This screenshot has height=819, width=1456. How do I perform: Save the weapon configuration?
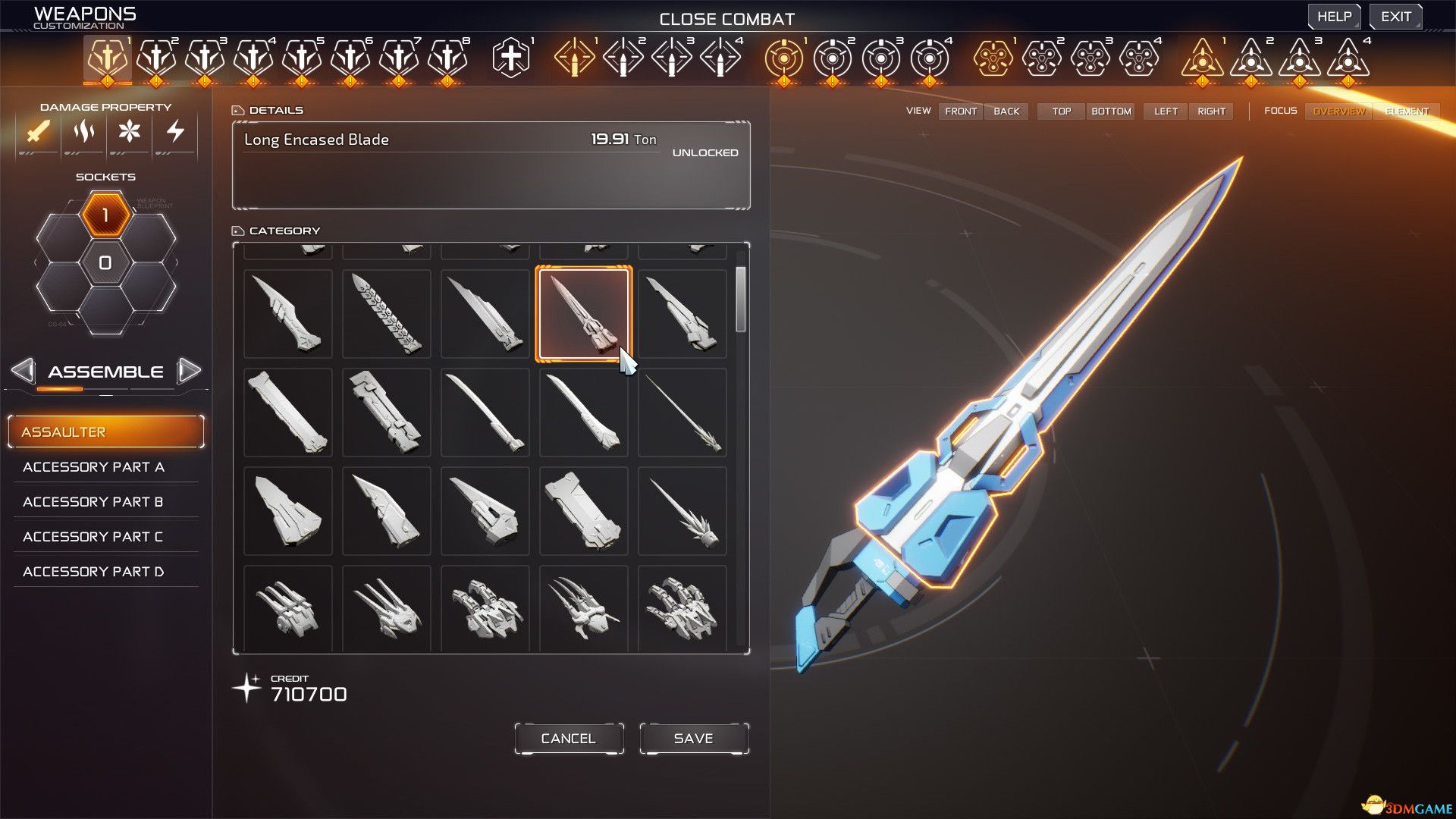tap(693, 737)
